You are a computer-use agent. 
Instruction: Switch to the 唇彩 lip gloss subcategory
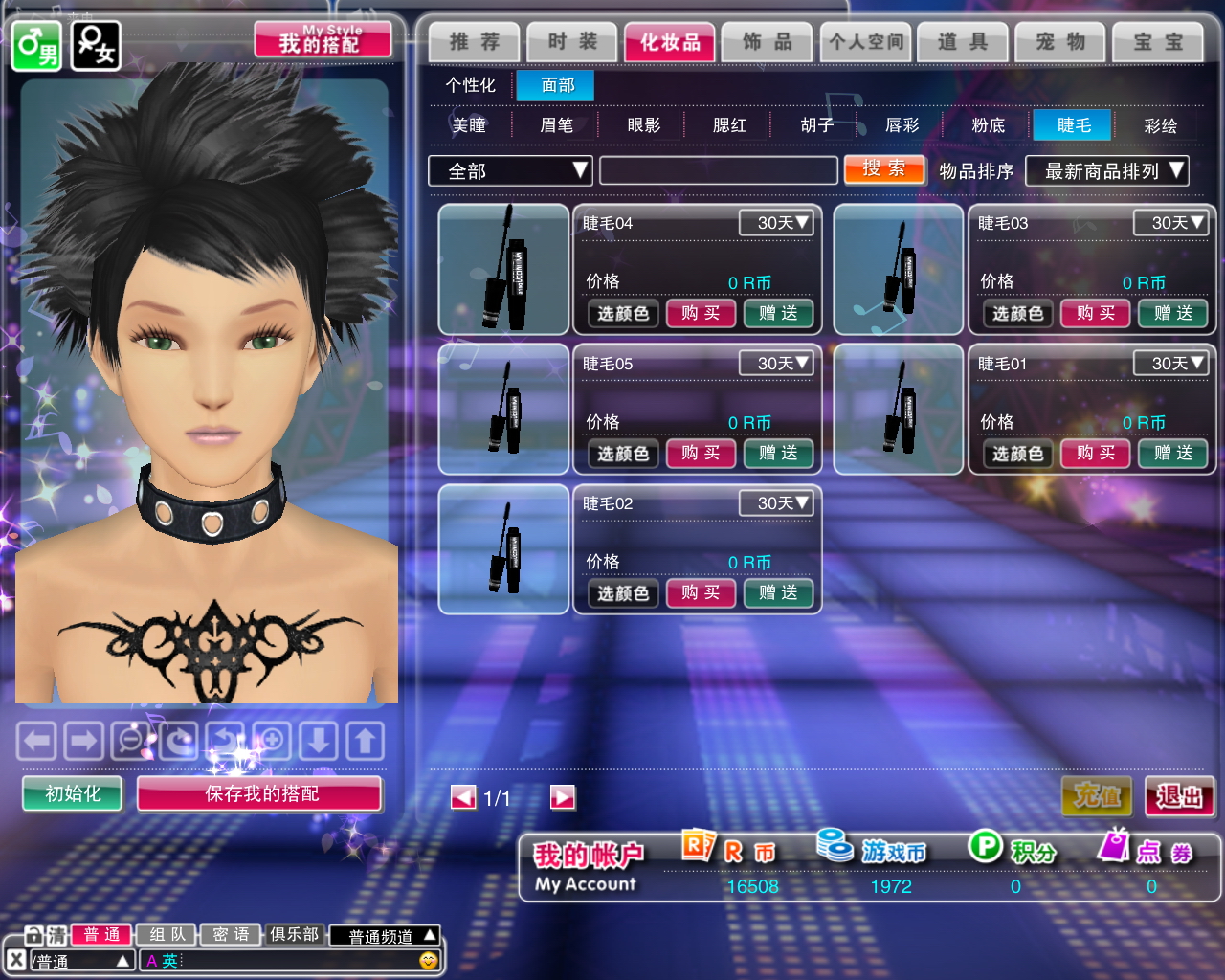pos(902,125)
